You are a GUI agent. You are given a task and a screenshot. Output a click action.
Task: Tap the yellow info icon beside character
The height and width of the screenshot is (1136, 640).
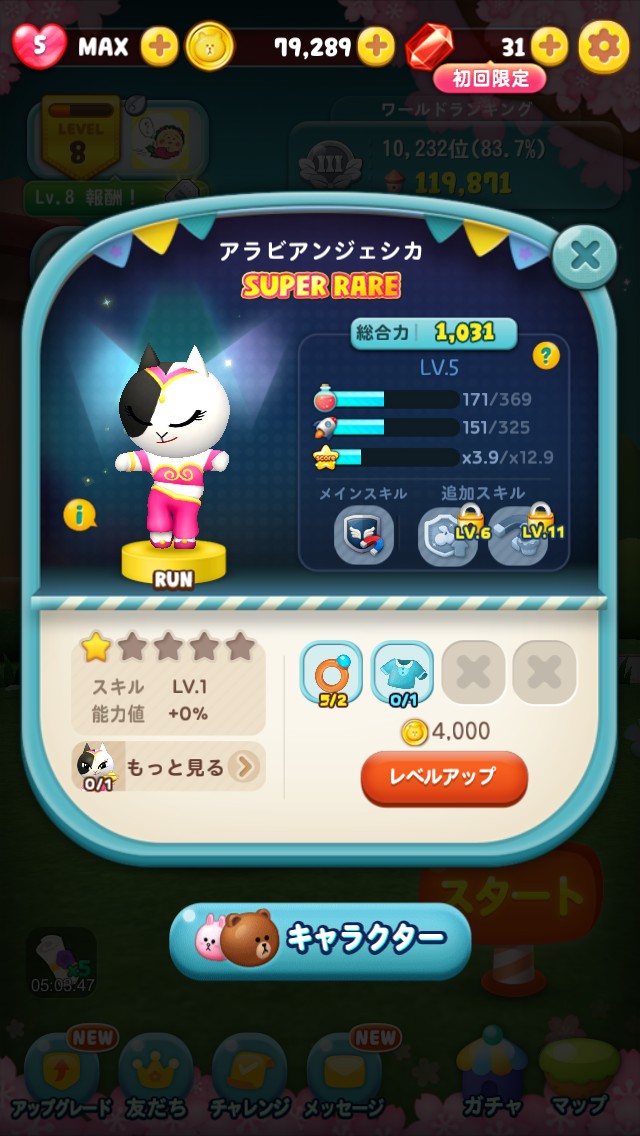(x=79, y=515)
